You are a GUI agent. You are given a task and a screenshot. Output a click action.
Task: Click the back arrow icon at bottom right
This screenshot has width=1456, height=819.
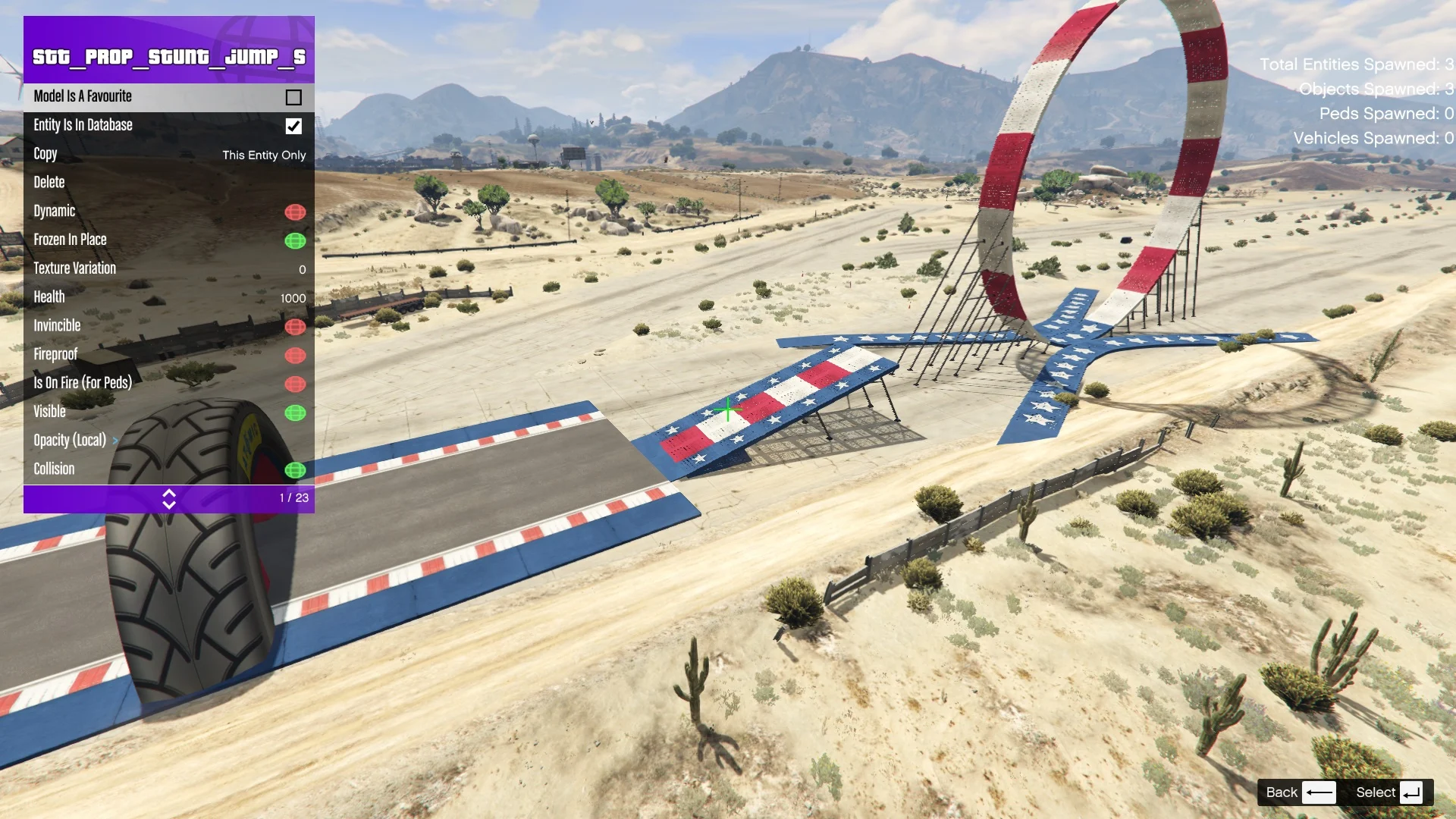pos(1319,792)
